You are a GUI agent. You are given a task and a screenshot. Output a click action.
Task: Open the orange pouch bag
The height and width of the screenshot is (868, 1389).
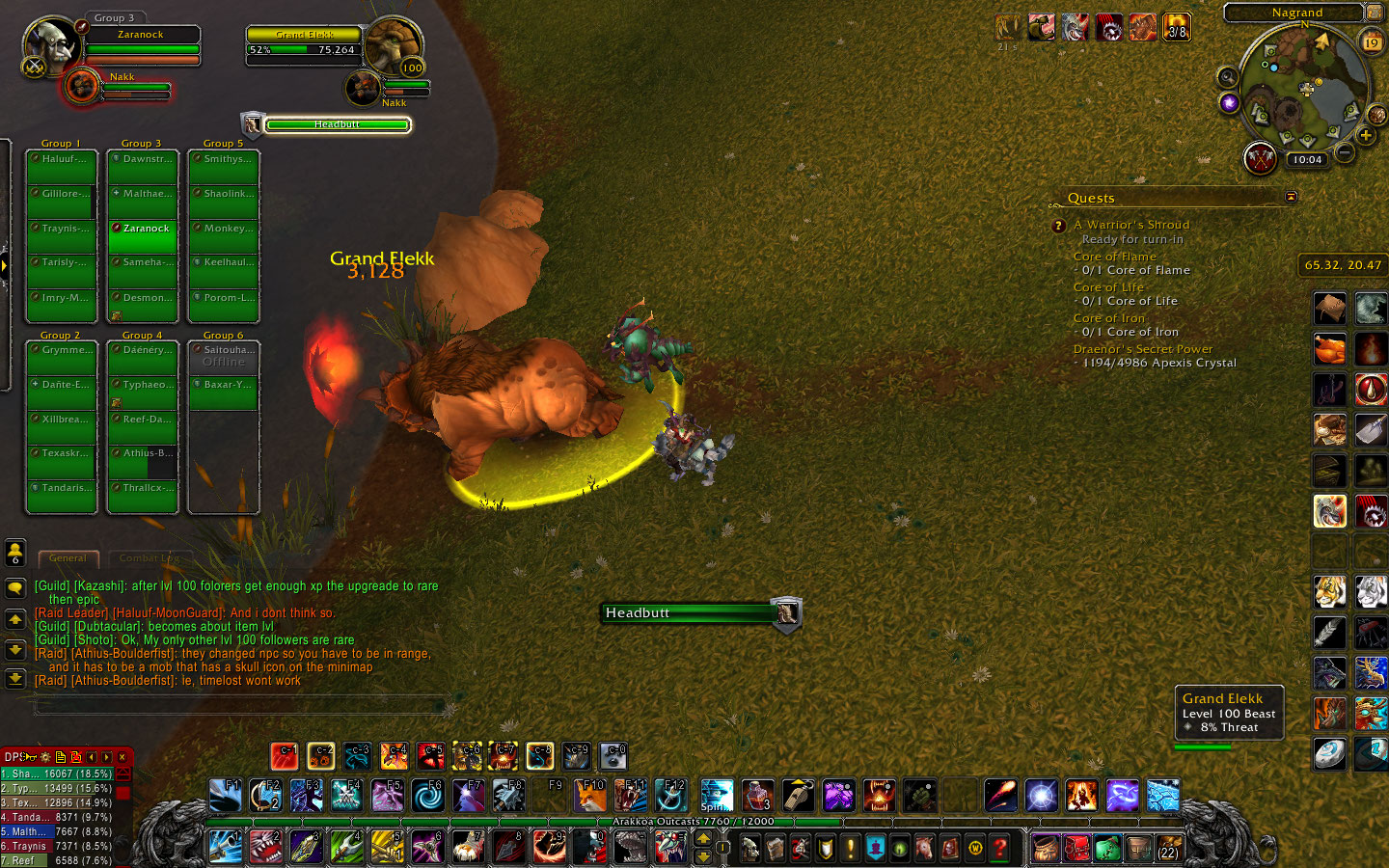[x=1044, y=848]
